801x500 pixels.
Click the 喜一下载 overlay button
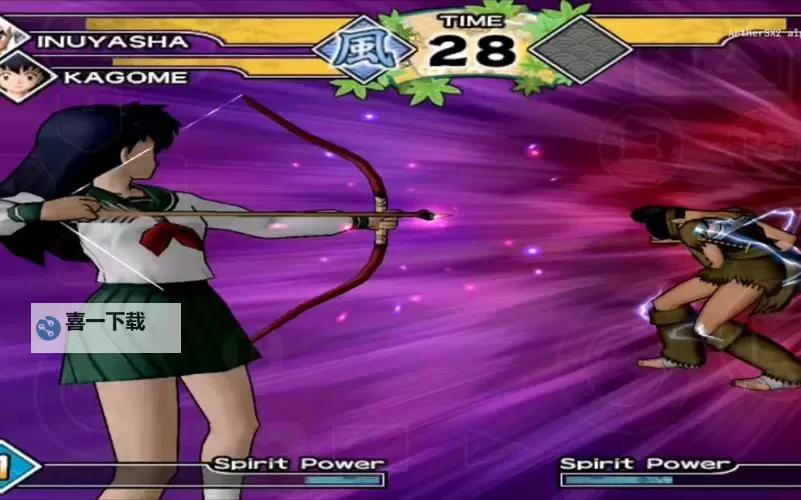pyautogui.click(x=105, y=327)
